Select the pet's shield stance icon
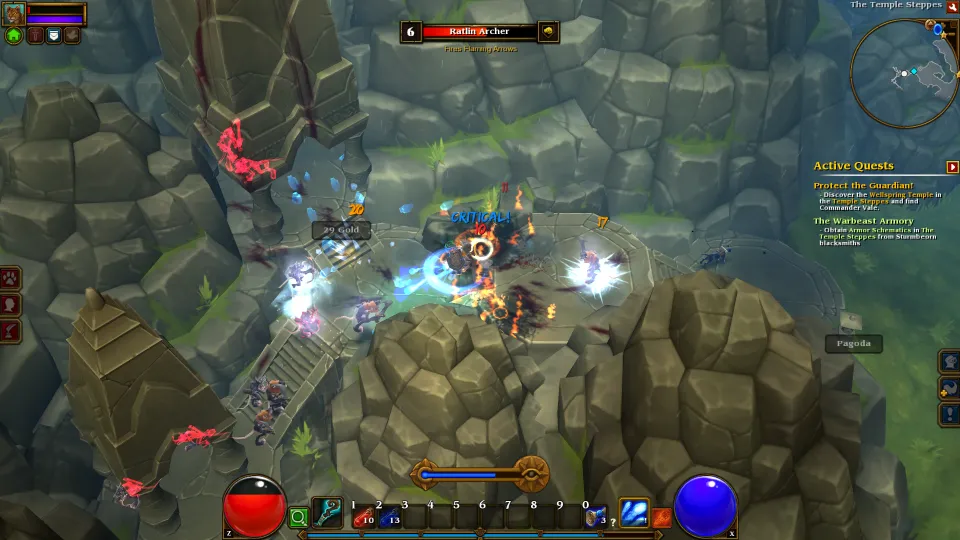This screenshot has width=960, height=540. click(x=54, y=35)
